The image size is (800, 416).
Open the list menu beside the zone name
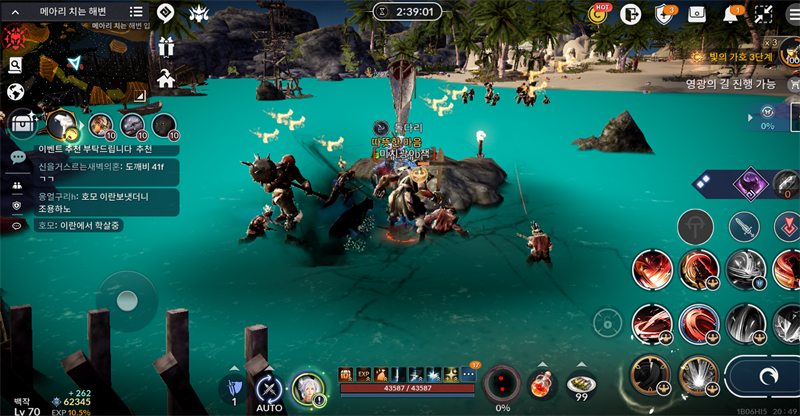point(136,12)
